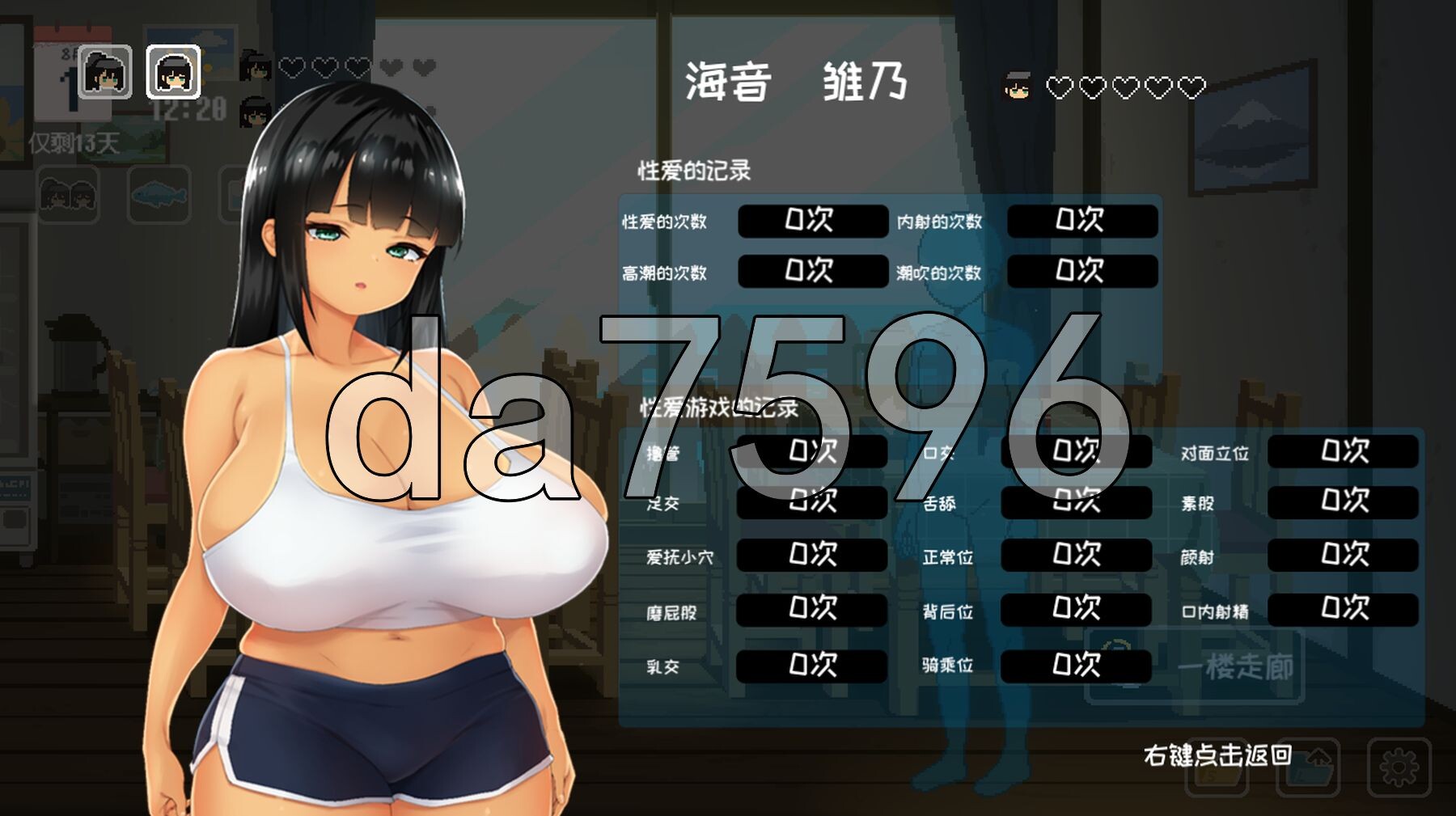Open the gear settings icon
Viewport: 1456px width, 816px height.
[x=1399, y=766]
